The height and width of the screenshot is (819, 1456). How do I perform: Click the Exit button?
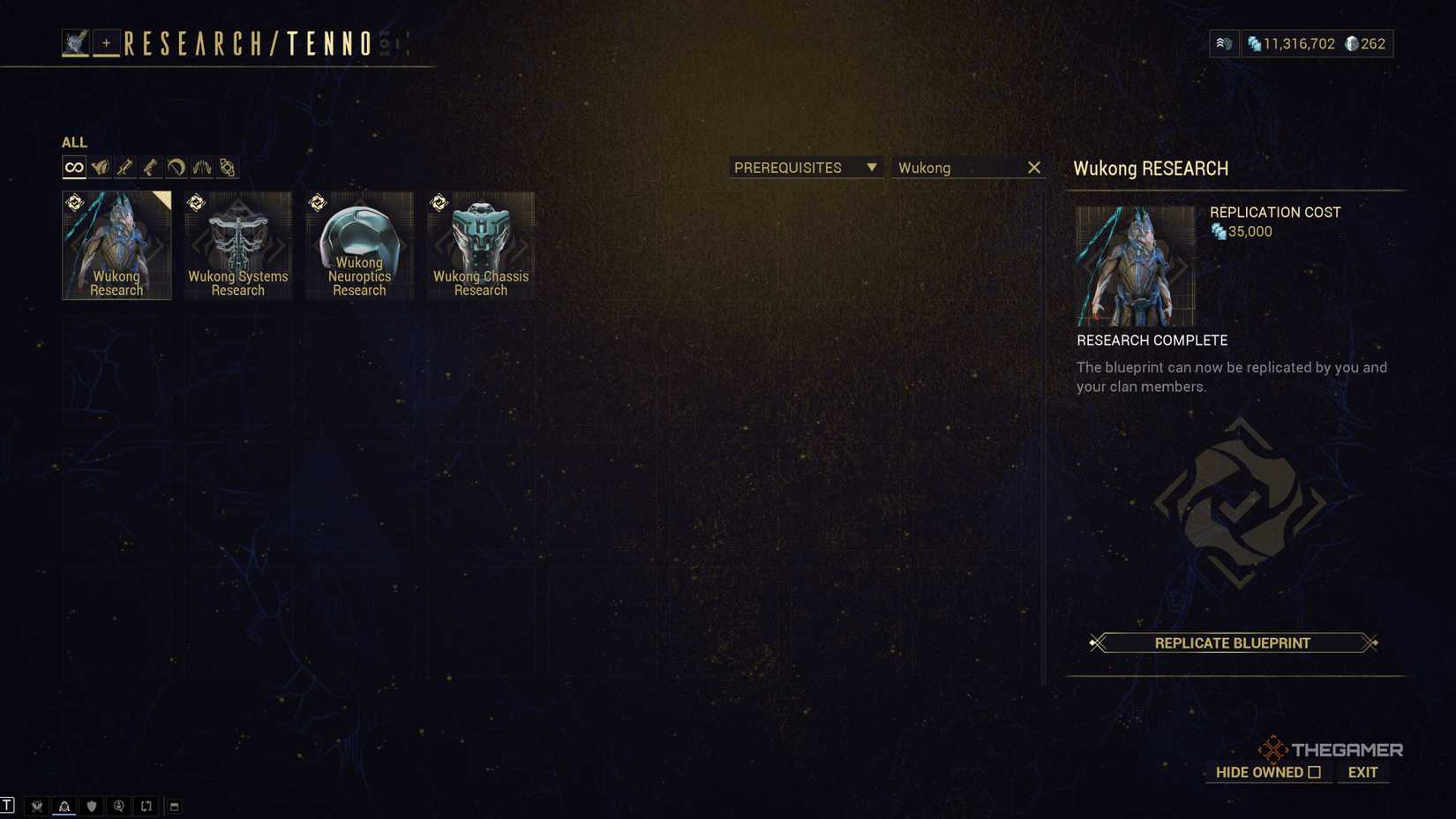point(1362,772)
